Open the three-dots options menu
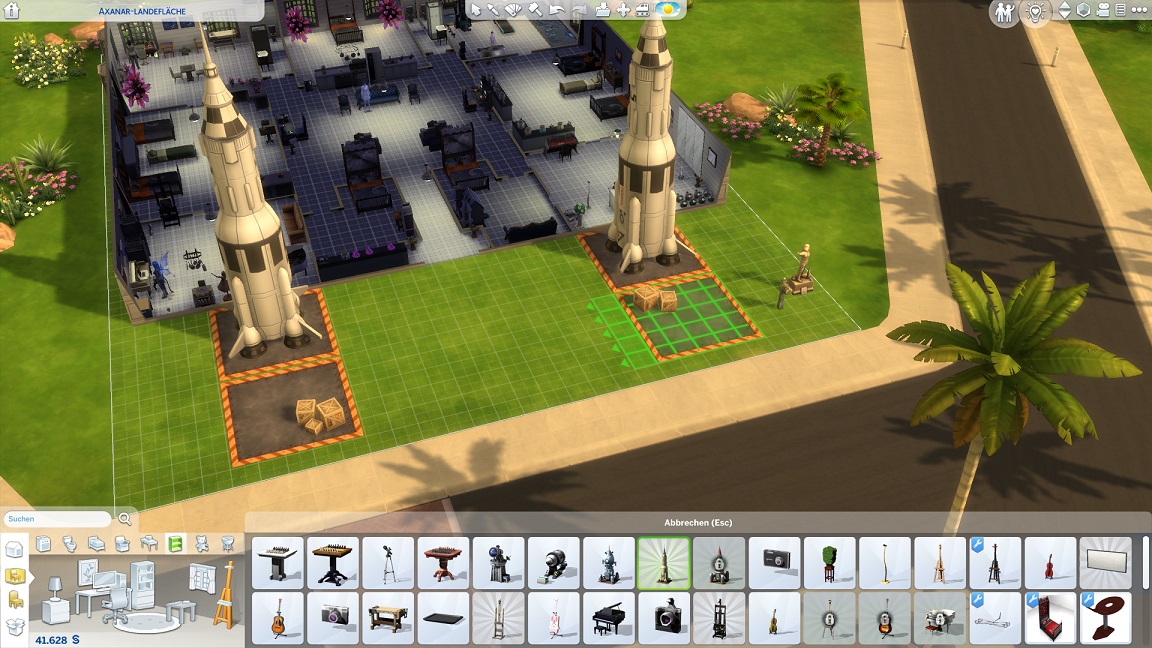The image size is (1152, 648). 1137,10
